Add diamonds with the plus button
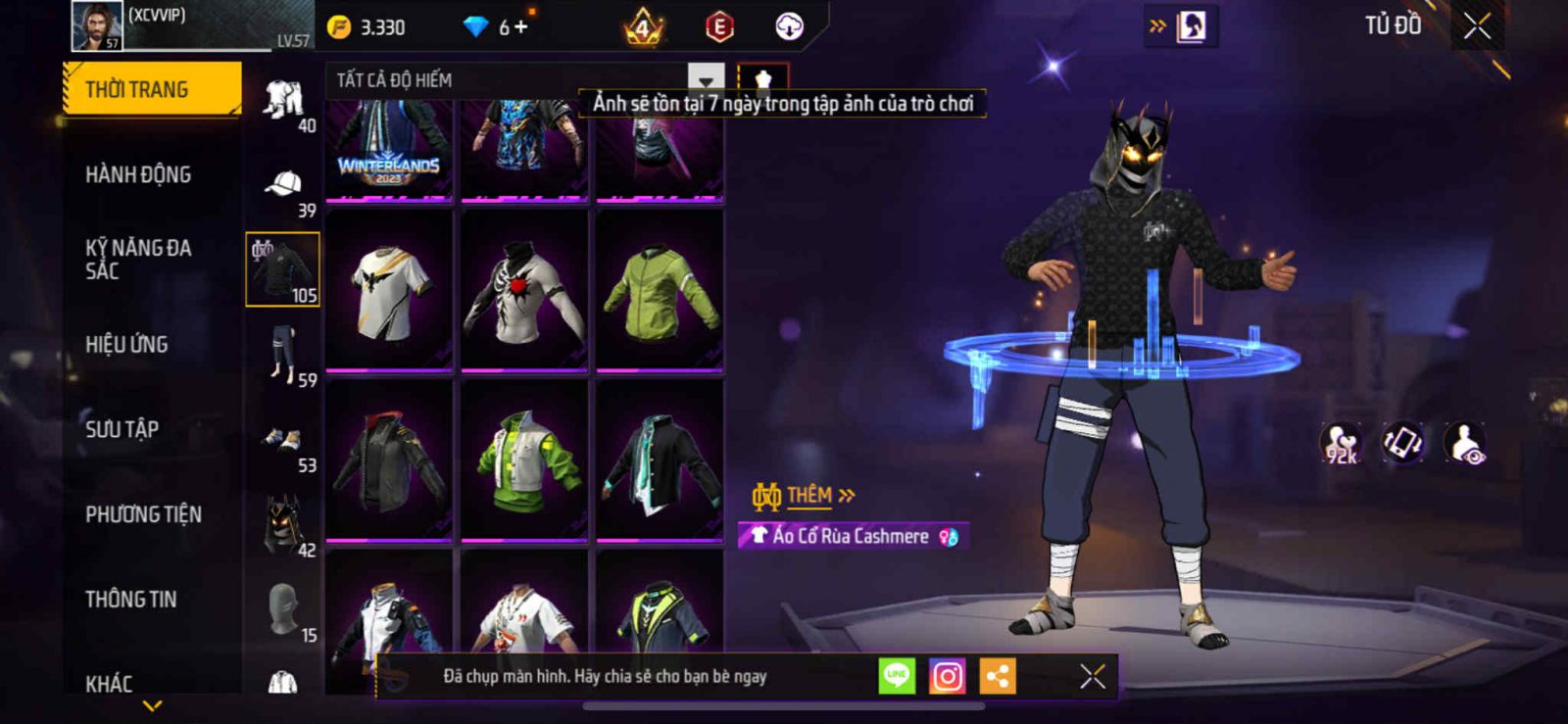Viewport: 1568px width, 724px height. (520, 27)
